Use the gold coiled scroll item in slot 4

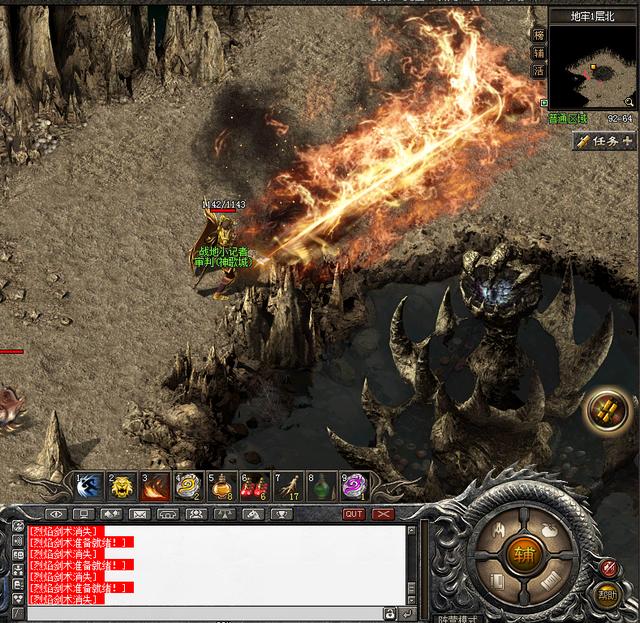188,487
